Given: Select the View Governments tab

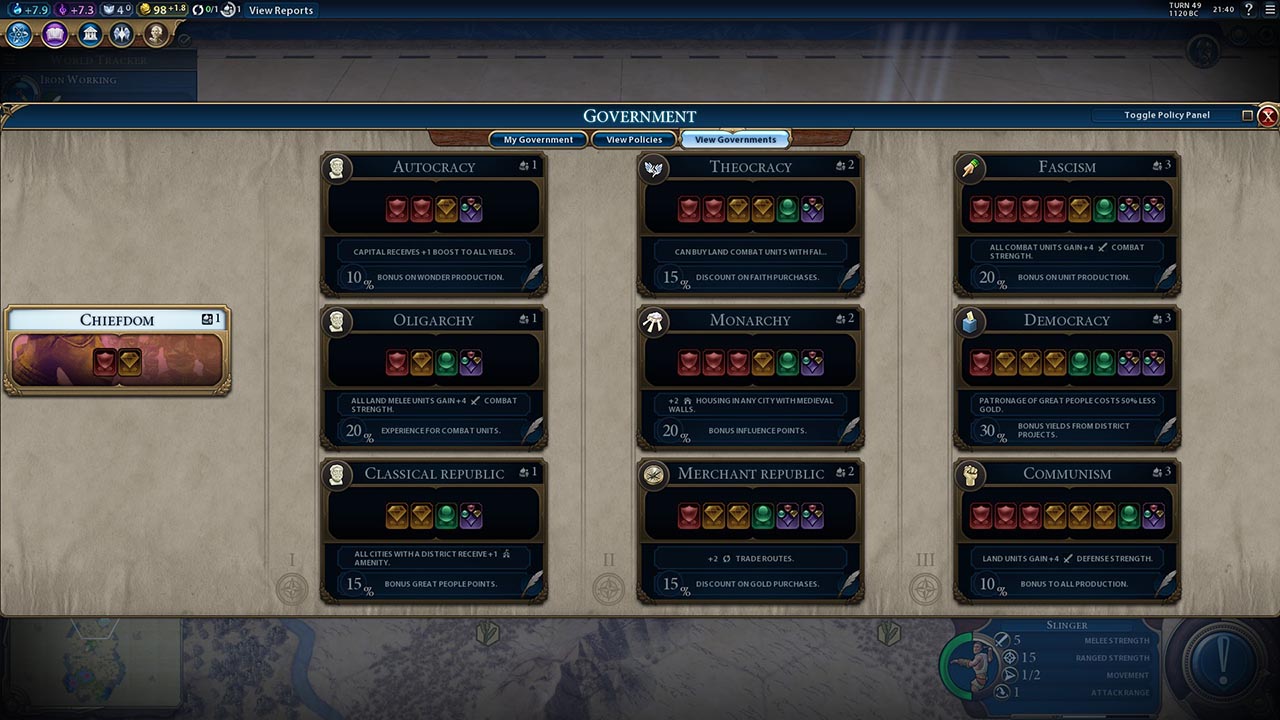Looking at the screenshot, I should (735, 140).
